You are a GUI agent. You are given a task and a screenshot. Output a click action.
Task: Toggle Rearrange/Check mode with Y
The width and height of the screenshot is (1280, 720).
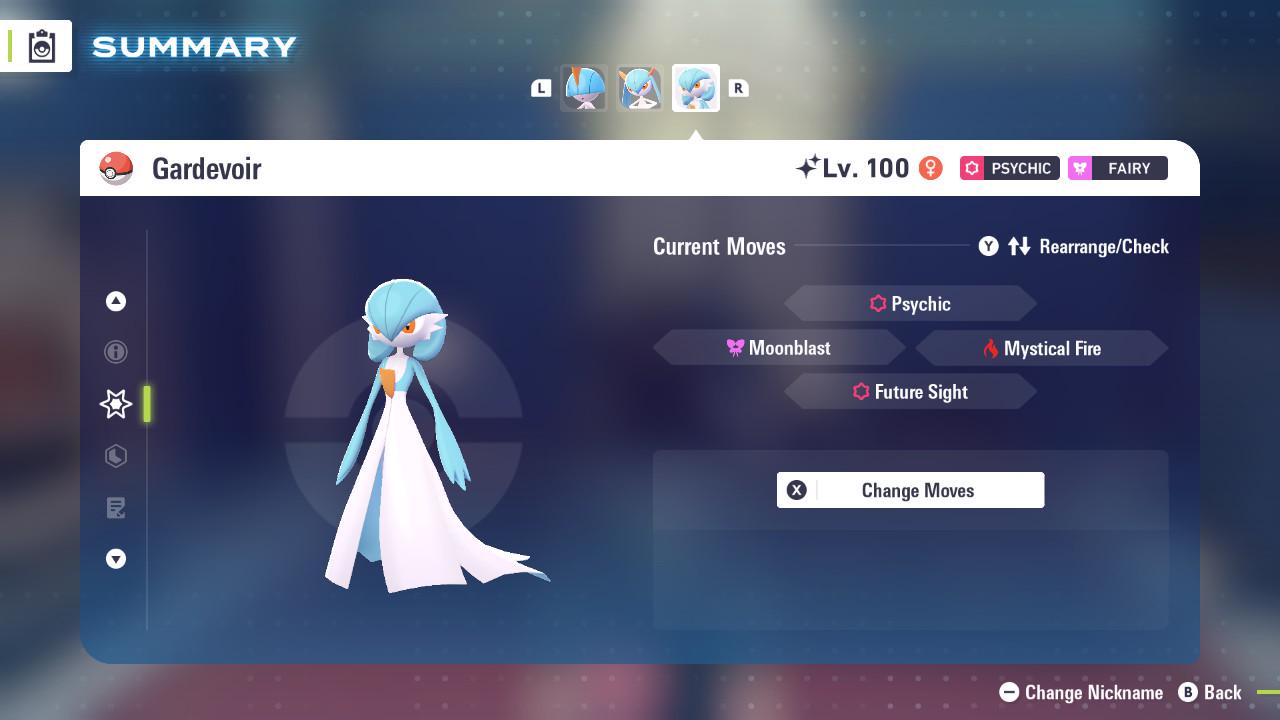(x=990, y=246)
